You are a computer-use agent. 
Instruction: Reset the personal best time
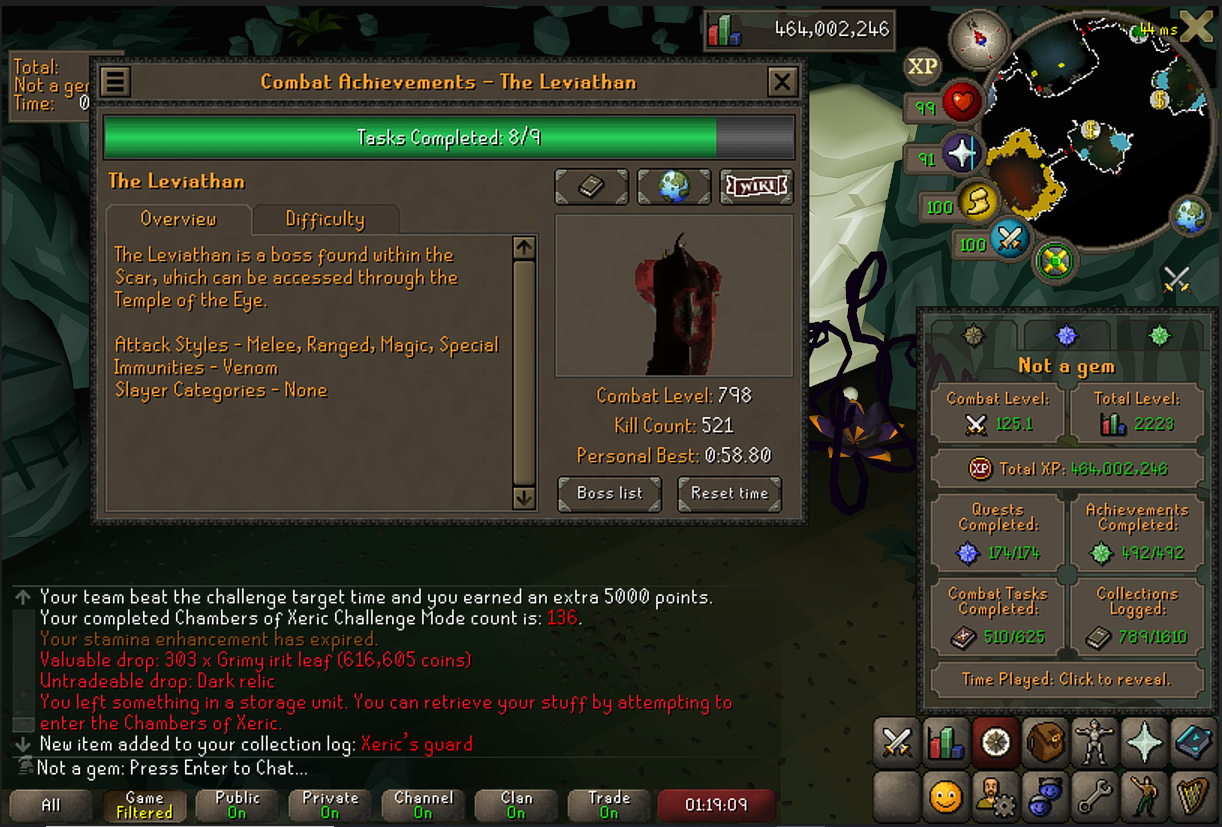pyautogui.click(x=729, y=493)
